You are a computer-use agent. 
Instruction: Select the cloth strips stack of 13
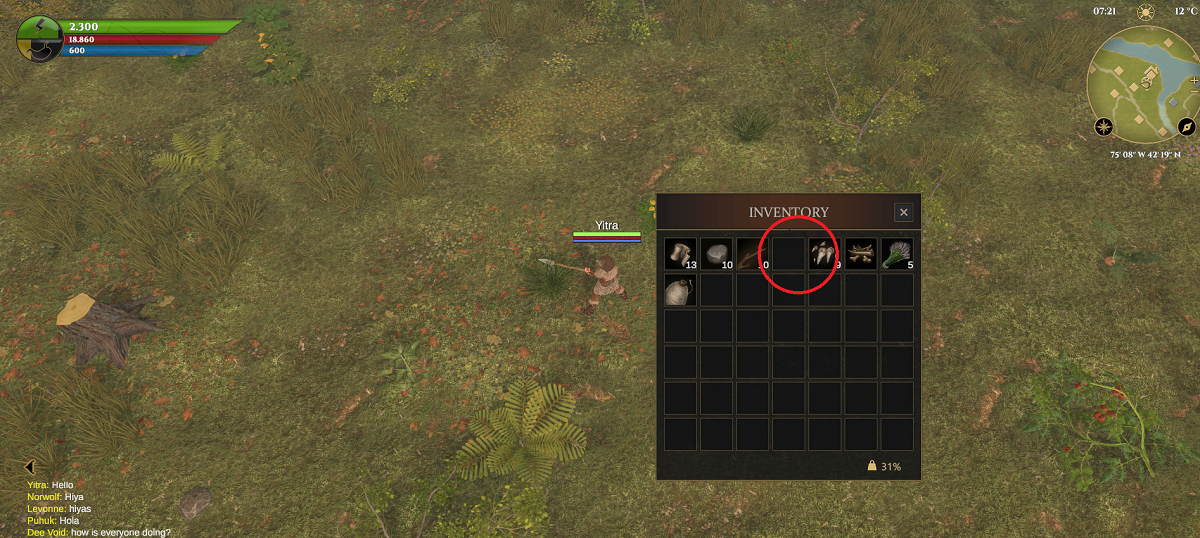click(x=681, y=254)
